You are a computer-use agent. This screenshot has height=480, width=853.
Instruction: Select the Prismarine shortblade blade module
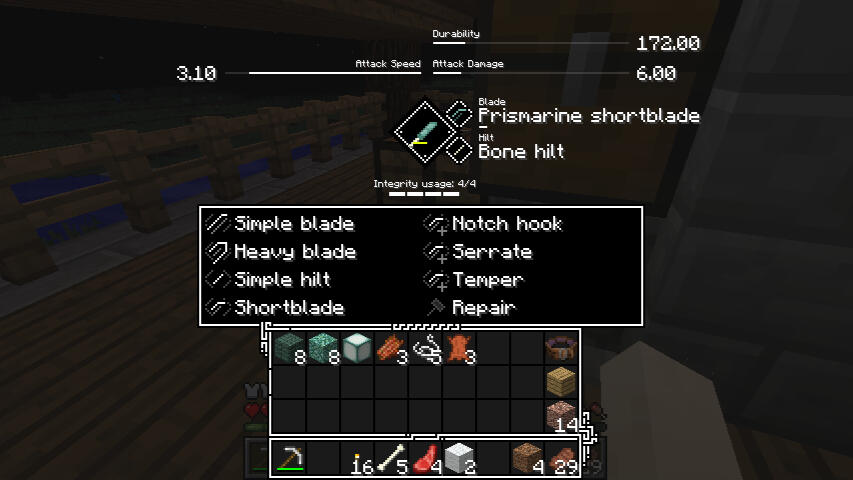(588, 116)
